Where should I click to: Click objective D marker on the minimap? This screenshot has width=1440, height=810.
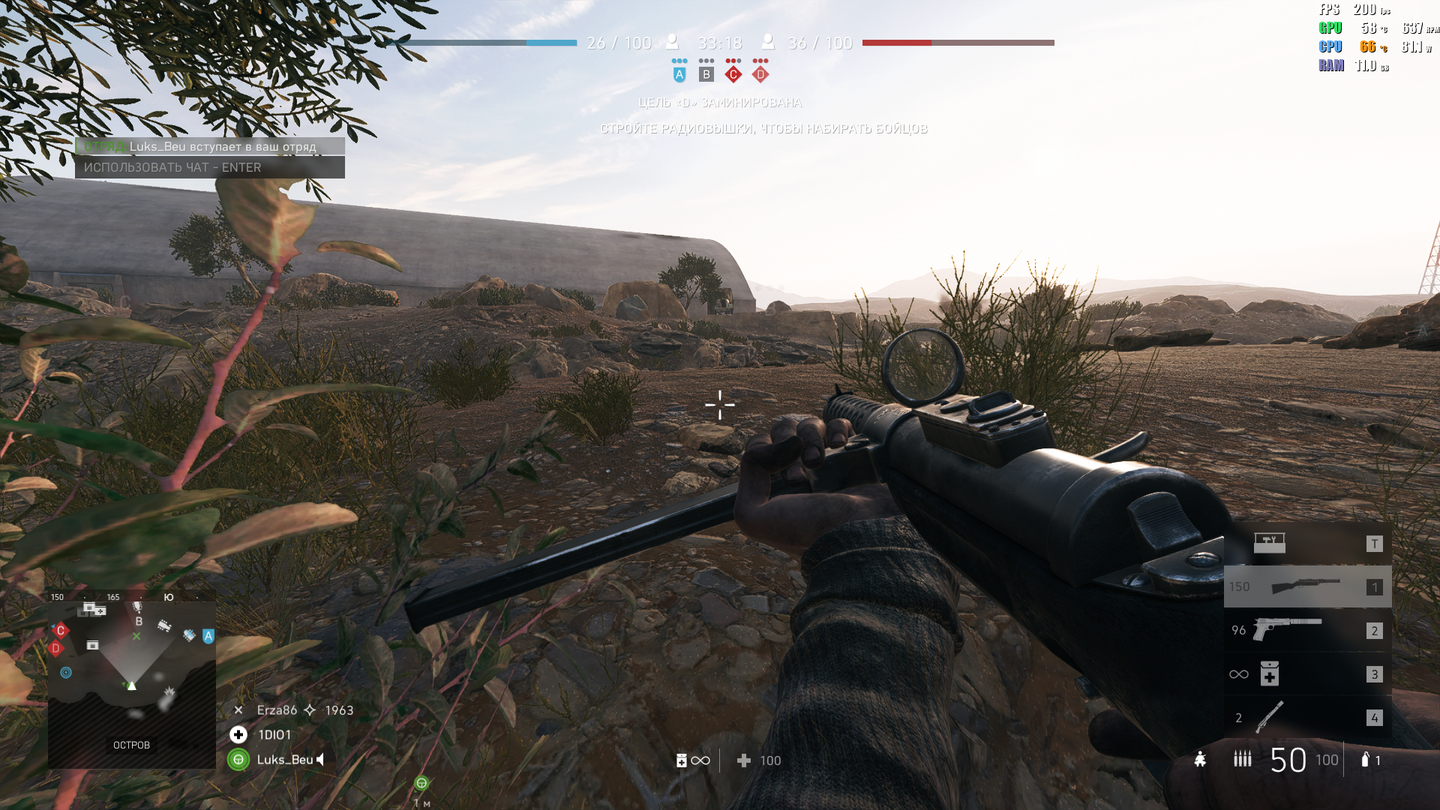point(55,648)
